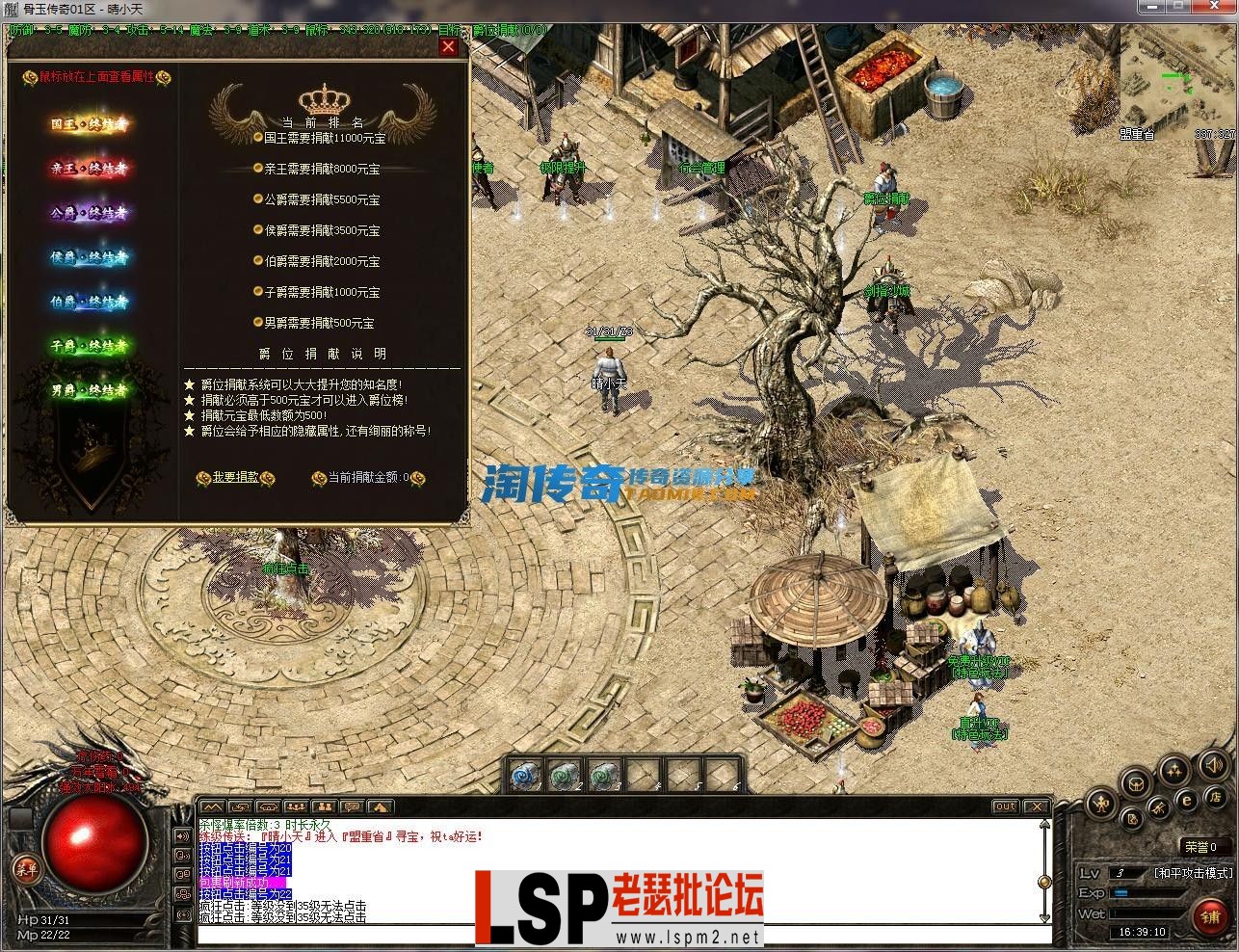Click the 我要捐献 donate button
The image size is (1239, 952).
[238, 478]
